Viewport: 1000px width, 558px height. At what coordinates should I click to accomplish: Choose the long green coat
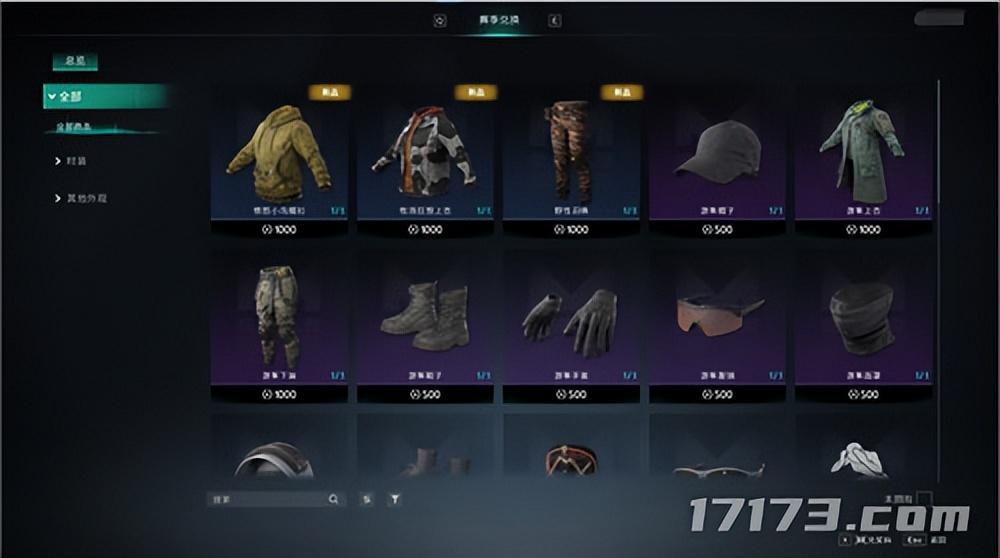pyautogui.click(x=863, y=155)
